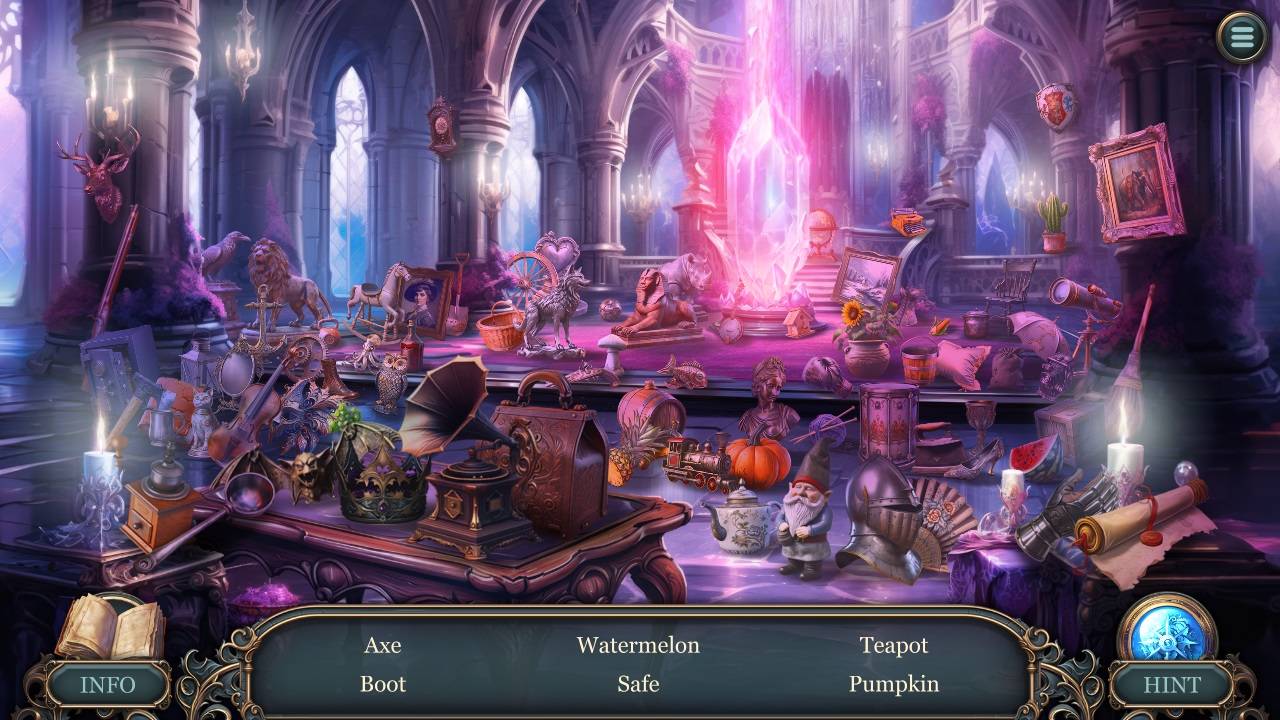
Task: Click the INFO button
Action: tap(108, 685)
